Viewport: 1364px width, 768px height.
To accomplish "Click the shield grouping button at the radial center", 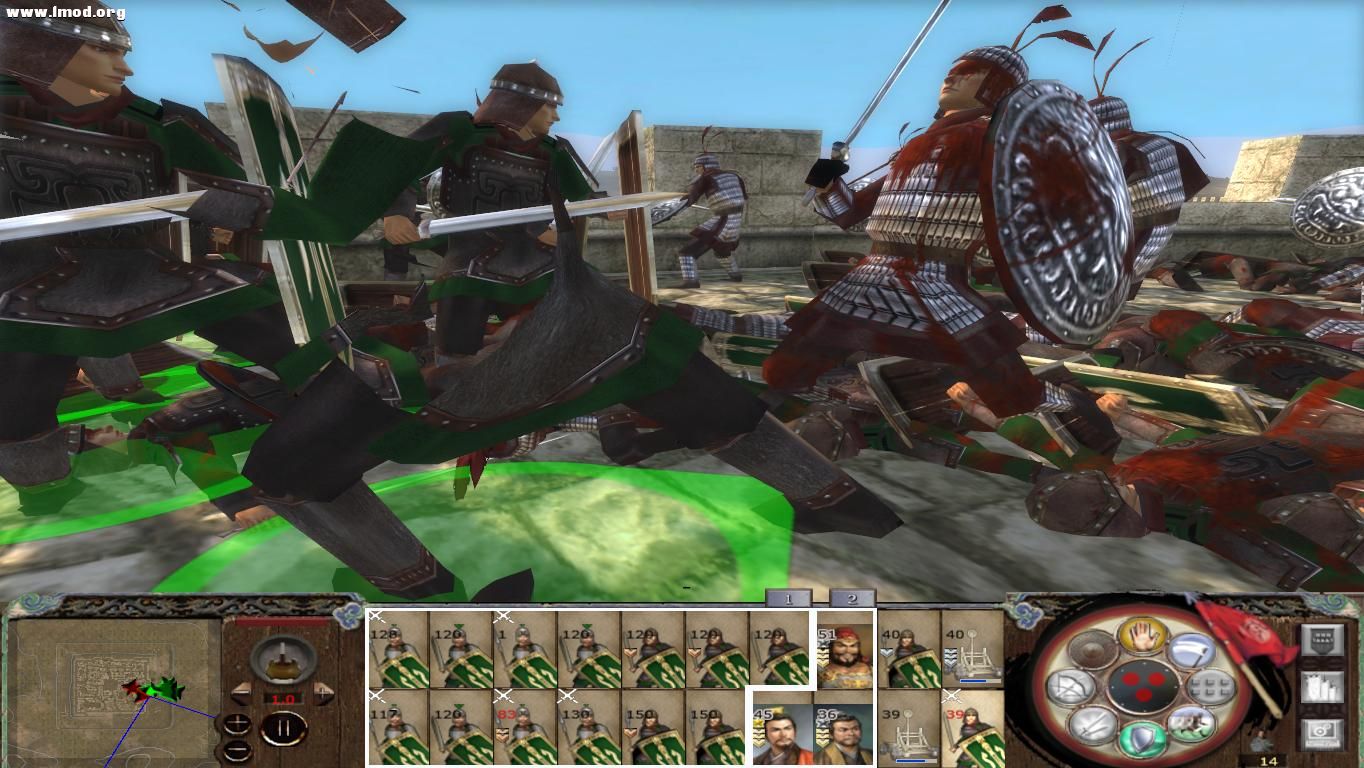I will coord(1145,686).
